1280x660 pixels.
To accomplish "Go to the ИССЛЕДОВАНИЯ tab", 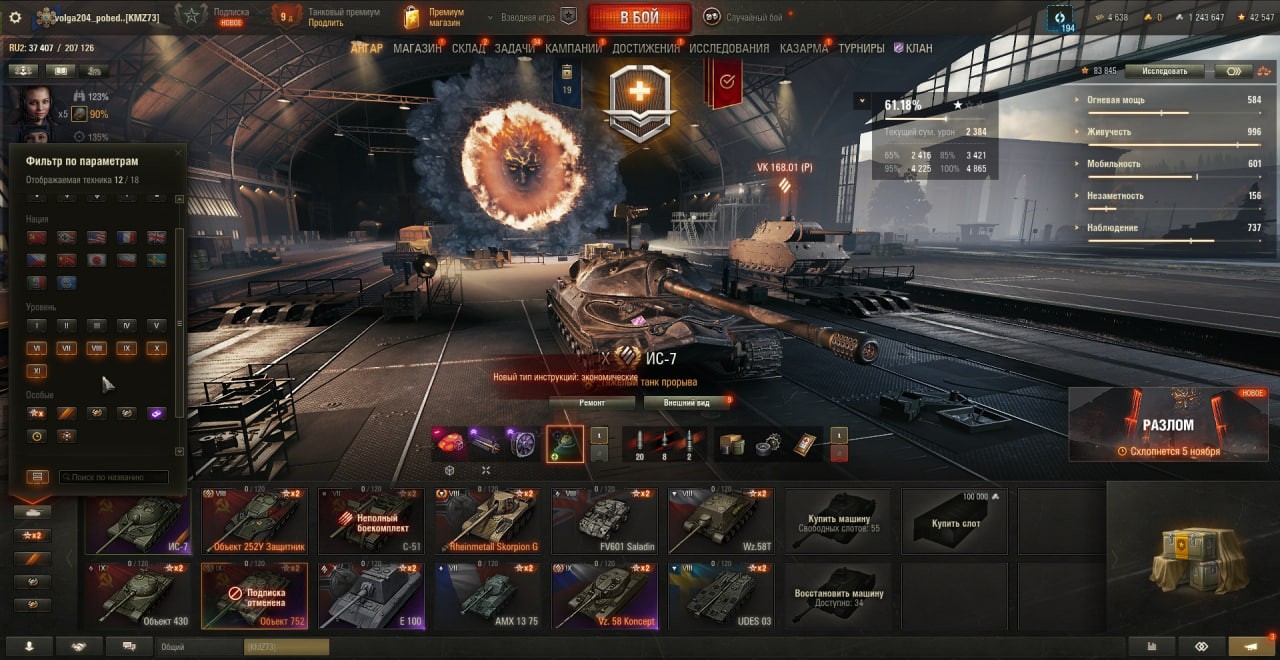I will click(729, 48).
